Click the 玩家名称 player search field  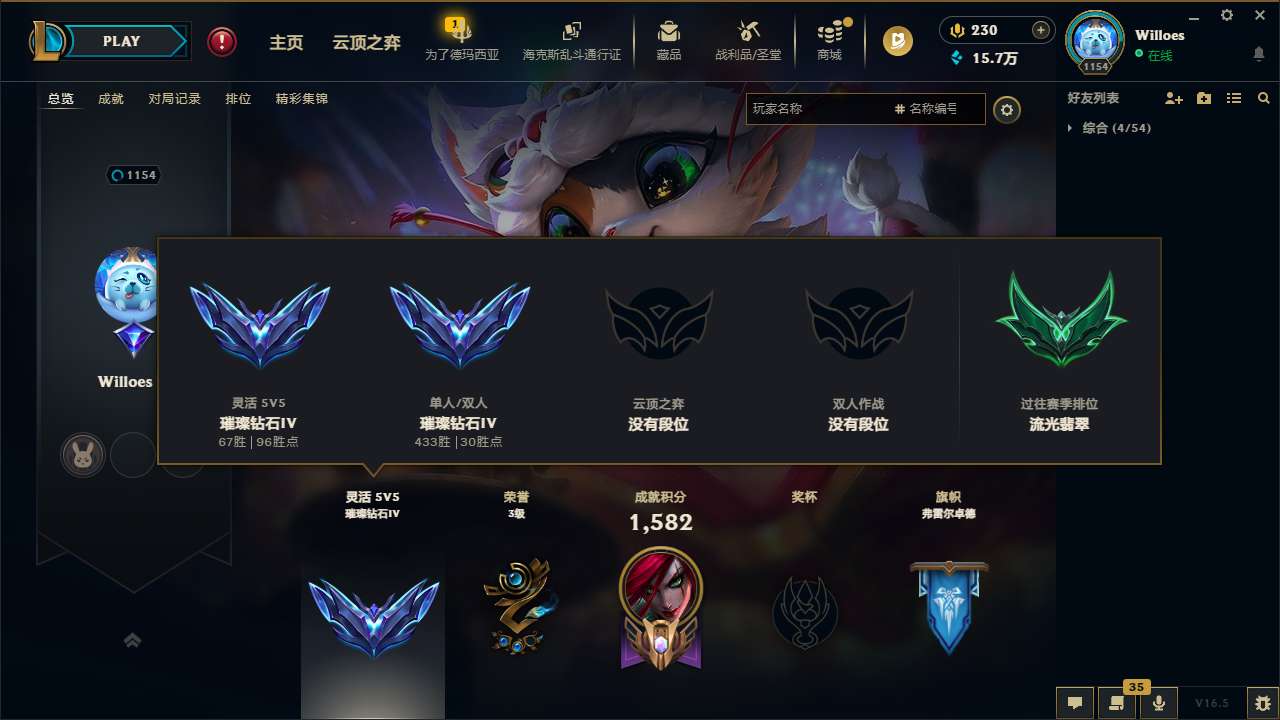[x=830, y=109]
